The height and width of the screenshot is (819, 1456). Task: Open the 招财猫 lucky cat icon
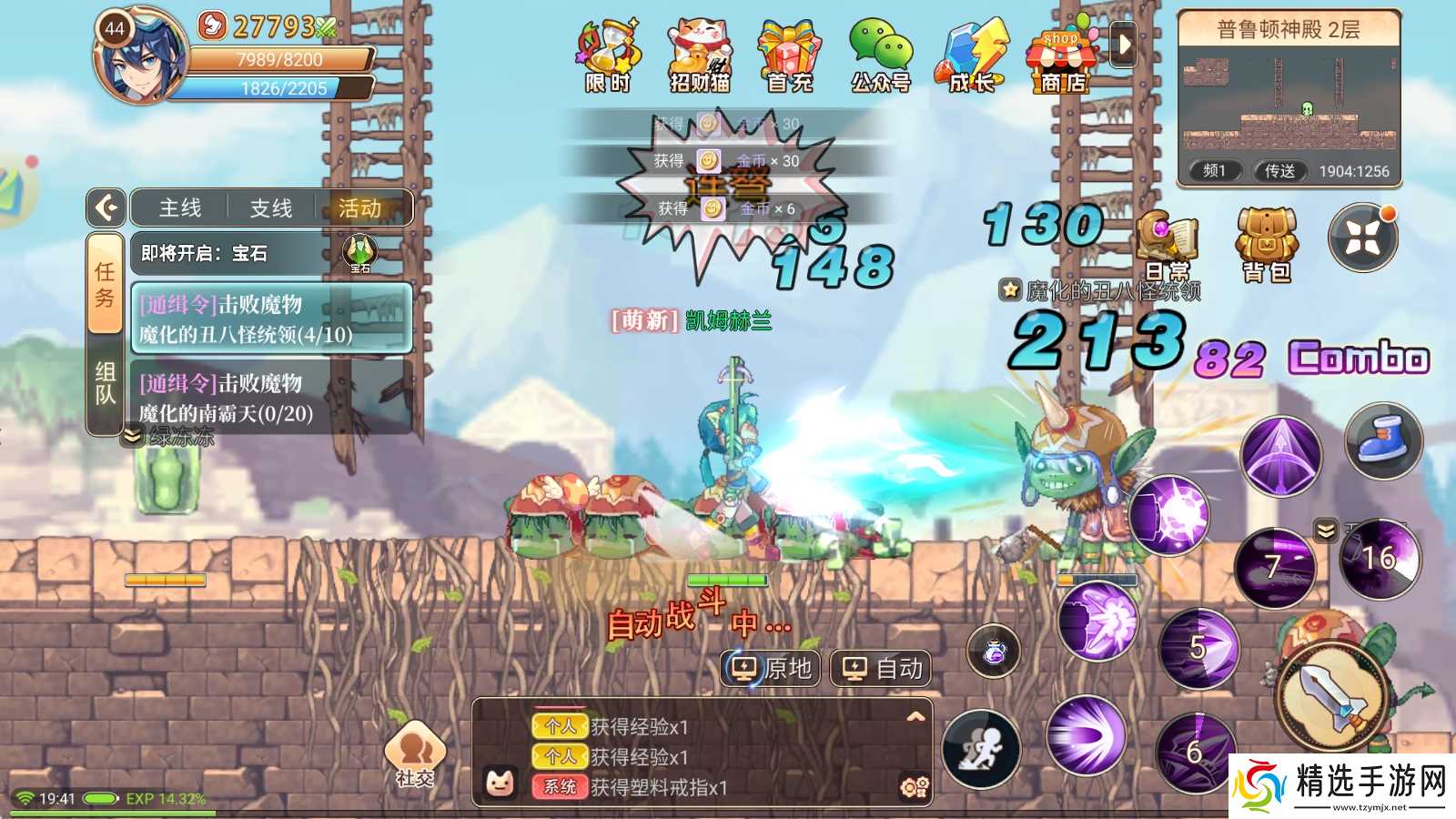699,56
